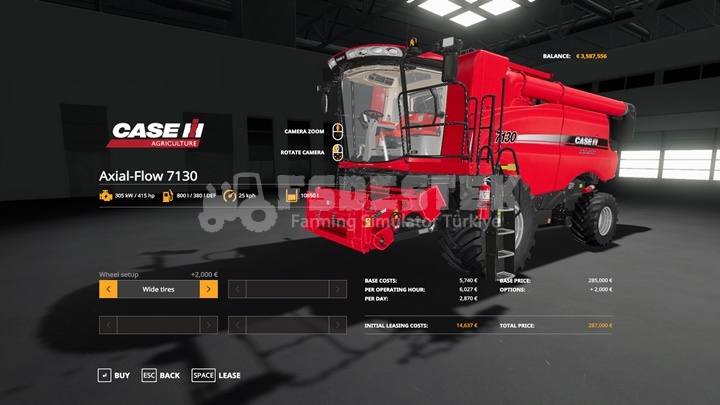Click the Wide tires selection field
Image resolution: width=720 pixels, height=405 pixels.
158,289
